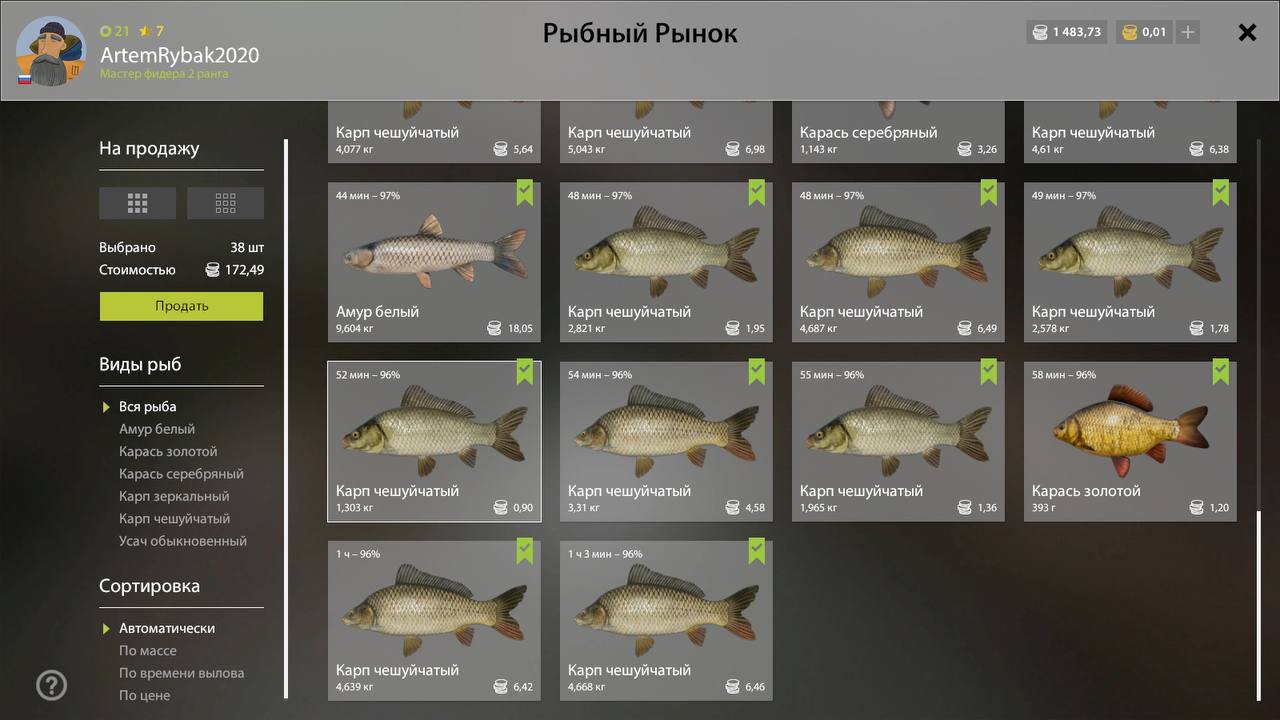Filter by Карась золотой species
Screen dimensions: 1280x720
168,451
